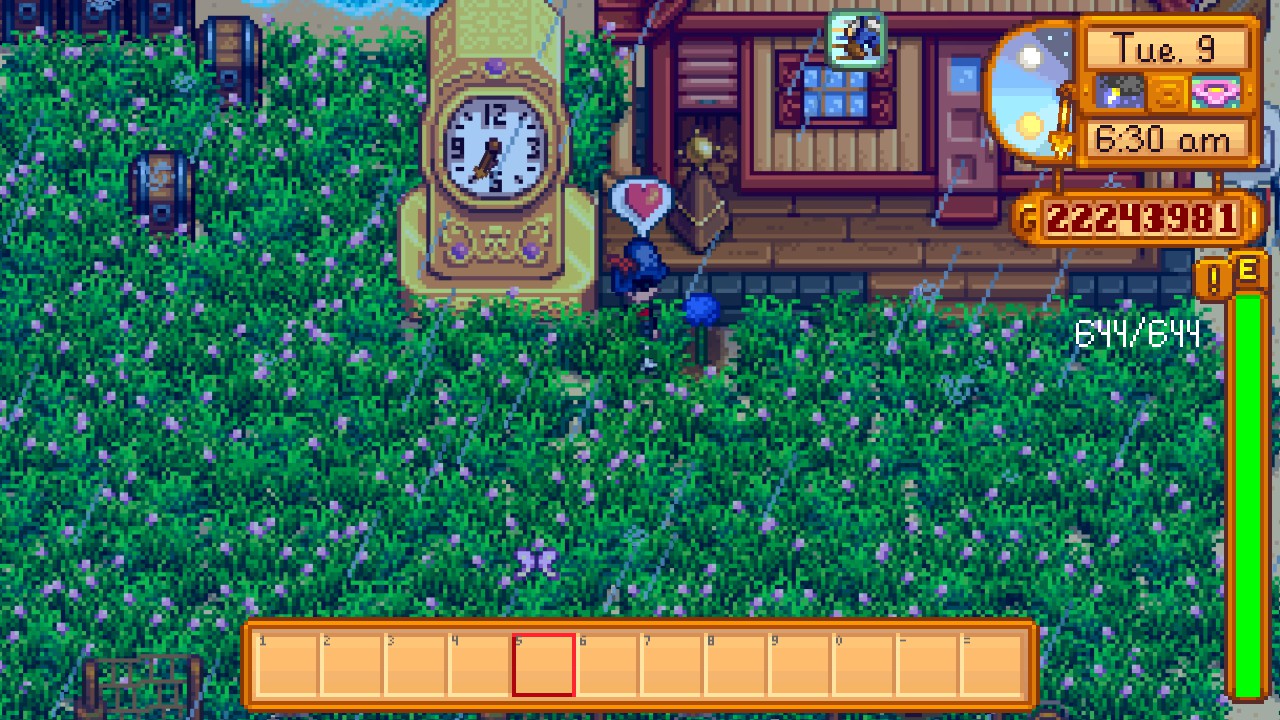
Task: Click the pink shell festival icon
Action: (x=1218, y=92)
